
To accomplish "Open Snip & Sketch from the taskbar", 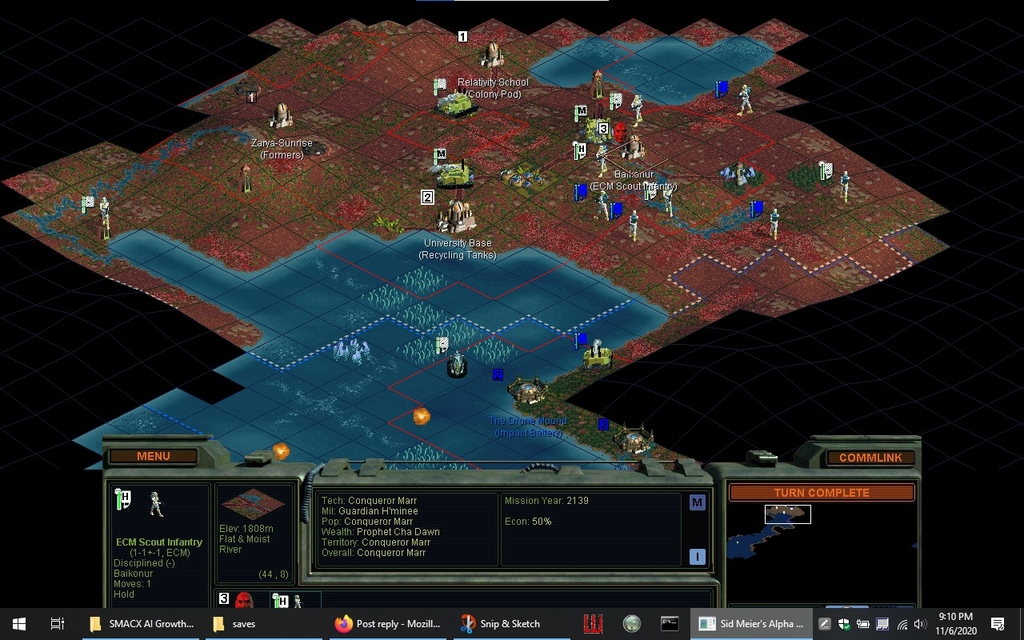I will [500, 624].
